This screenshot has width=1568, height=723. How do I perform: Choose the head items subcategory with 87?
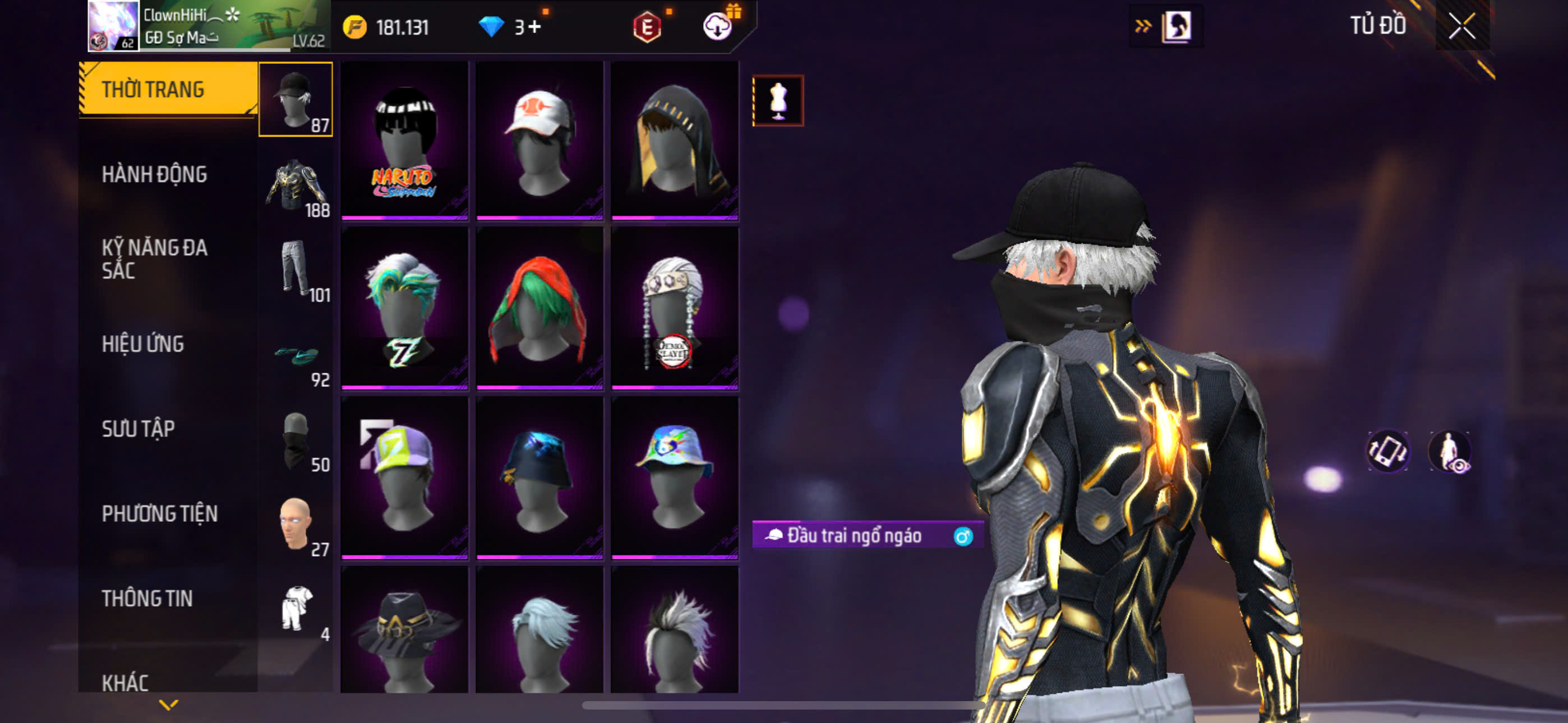click(x=296, y=99)
